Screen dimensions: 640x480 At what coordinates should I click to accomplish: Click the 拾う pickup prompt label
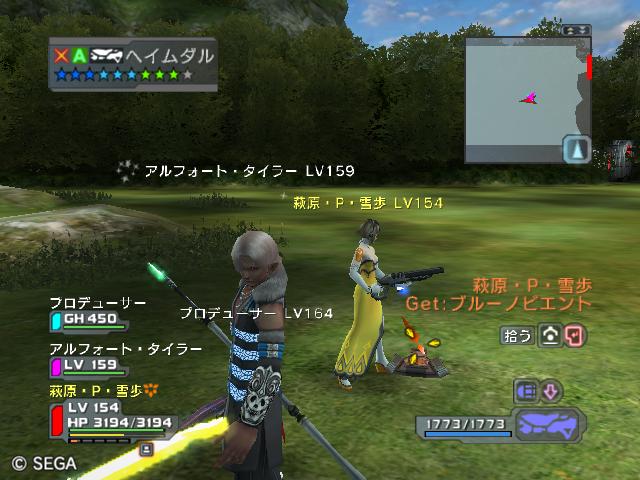pos(517,336)
